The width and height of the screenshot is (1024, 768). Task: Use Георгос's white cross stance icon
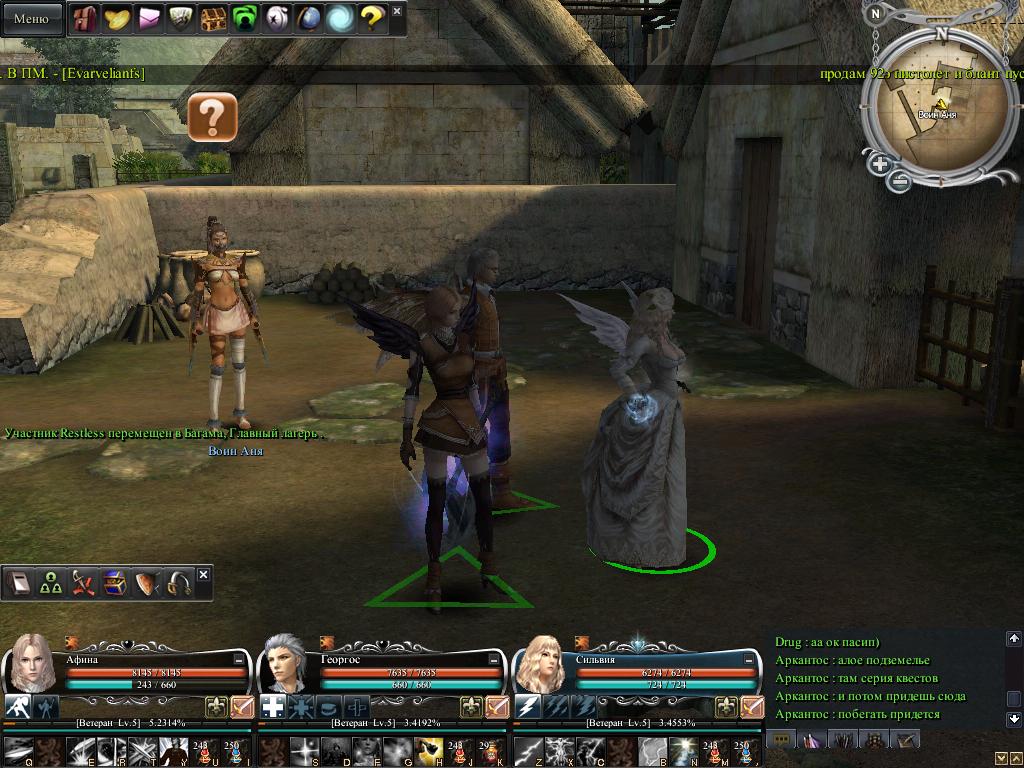tap(273, 707)
